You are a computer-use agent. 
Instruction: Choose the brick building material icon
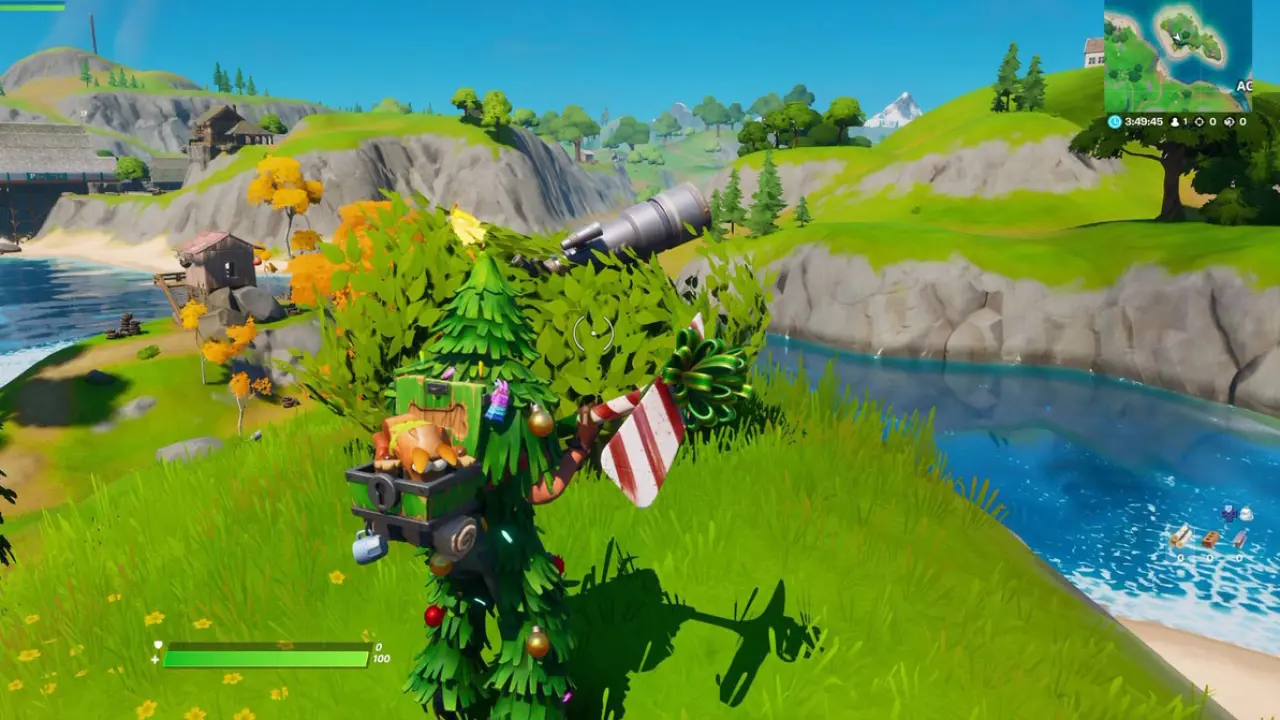click(1210, 539)
